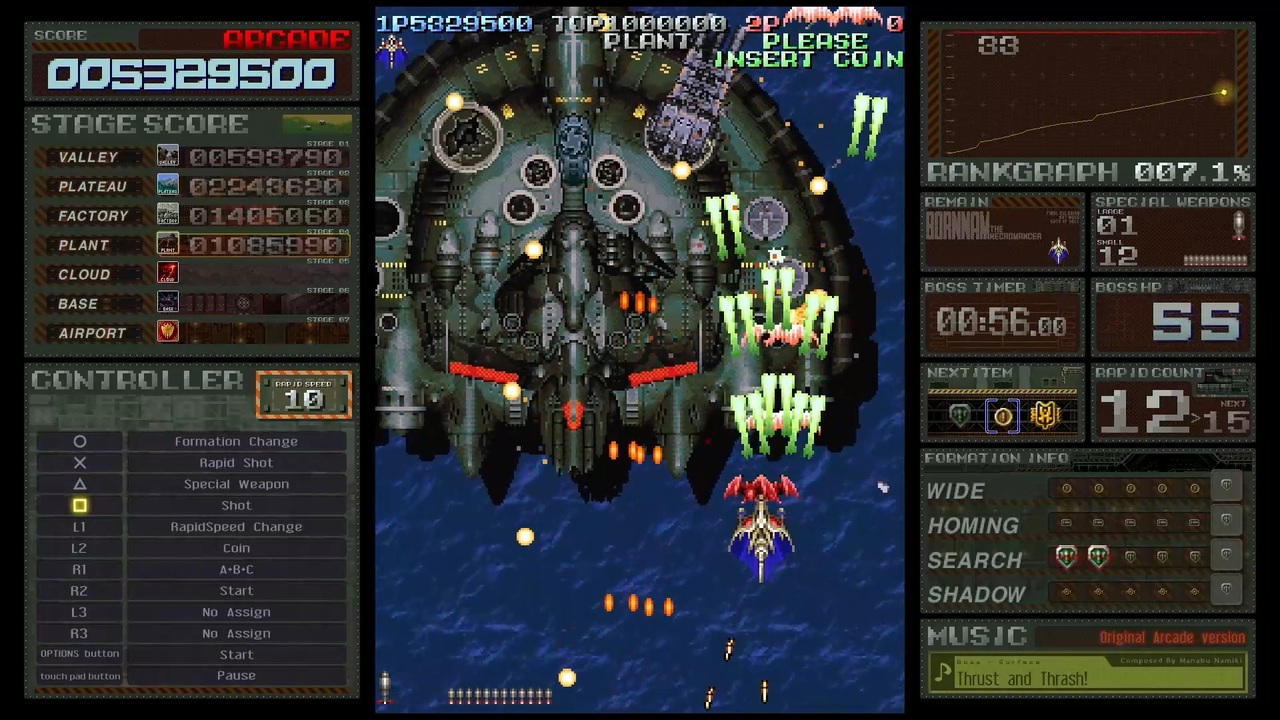Image resolution: width=1280 pixels, height=720 pixels.
Task: Click the golden emblem in Next Item
Action: click(x=1045, y=416)
